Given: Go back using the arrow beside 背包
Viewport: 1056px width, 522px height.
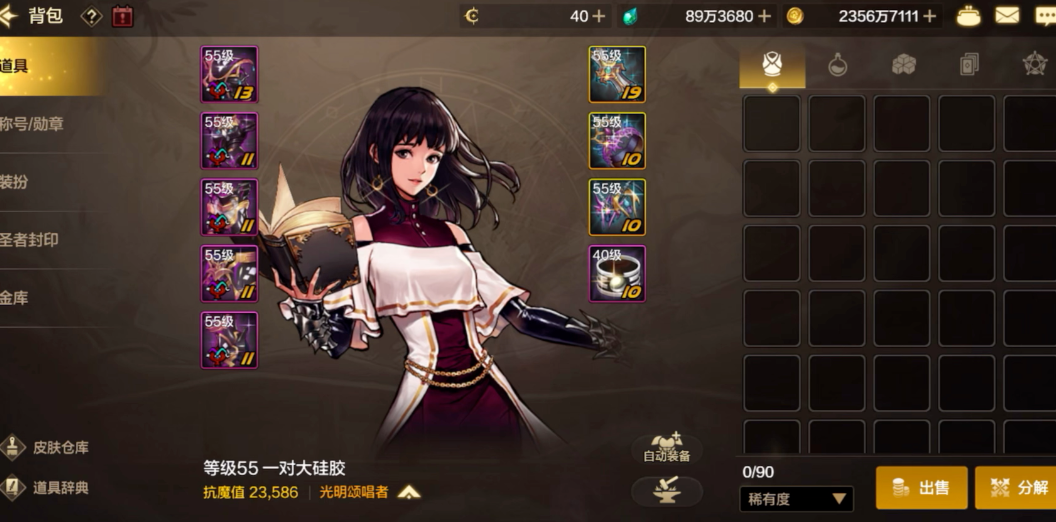Looking at the screenshot, I should [10, 15].
